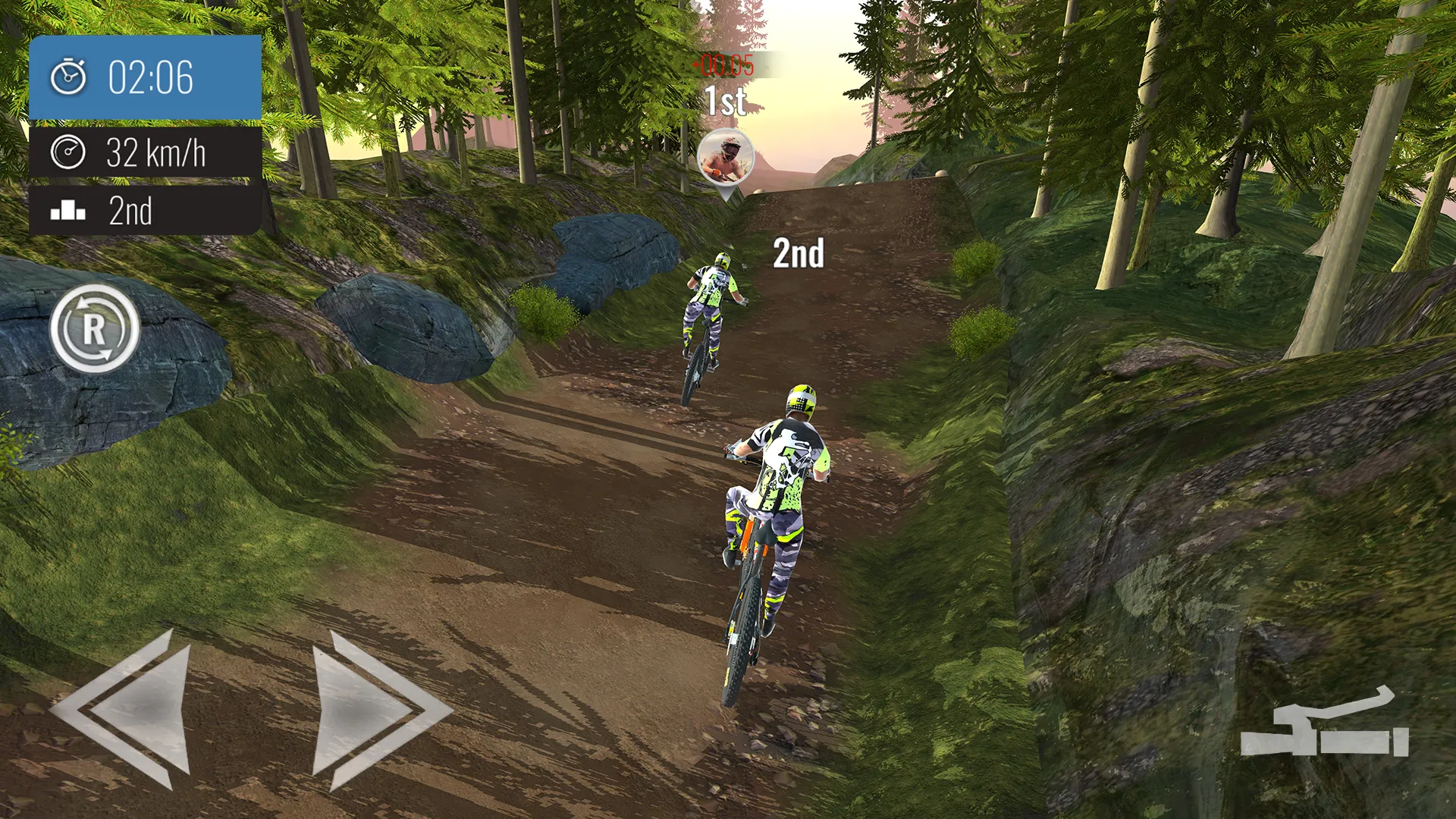Tap the speedometer icon in the HUD panel
The width and height of the screenshot is (1456, 819).
[x=69, y=152]
